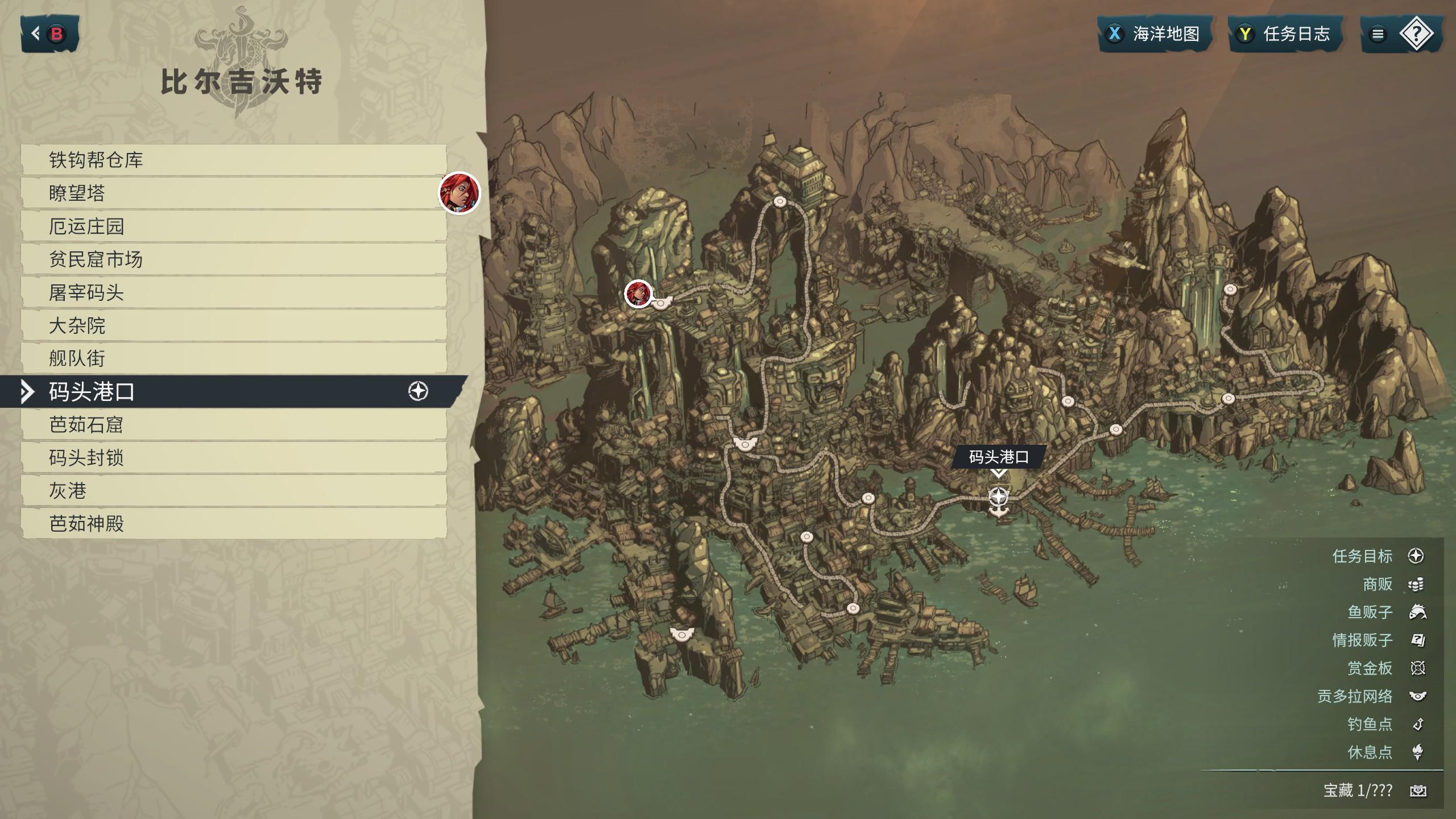Select the 舰队街 entry
This screenshot has height=819, width=1456.
pos(233,358)
